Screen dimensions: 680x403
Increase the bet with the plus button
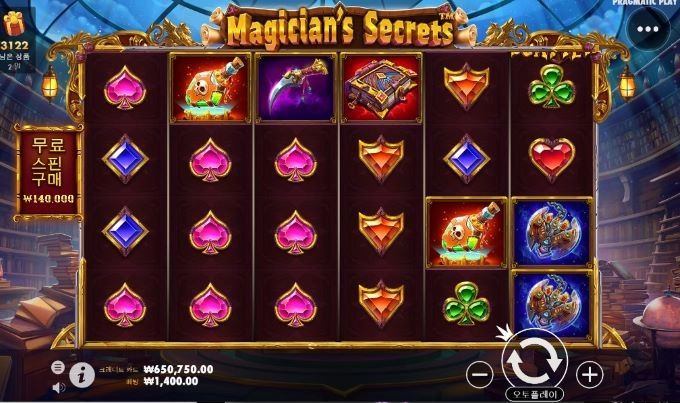pyautogui.click(x=590, y=375)
